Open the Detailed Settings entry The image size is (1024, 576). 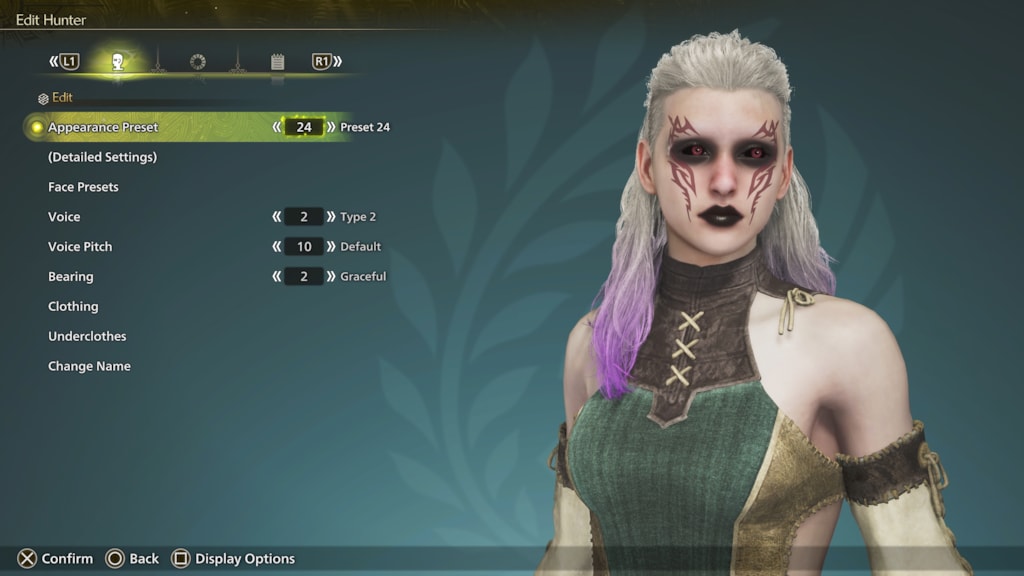pyautogui.click(x=102, y=157)
